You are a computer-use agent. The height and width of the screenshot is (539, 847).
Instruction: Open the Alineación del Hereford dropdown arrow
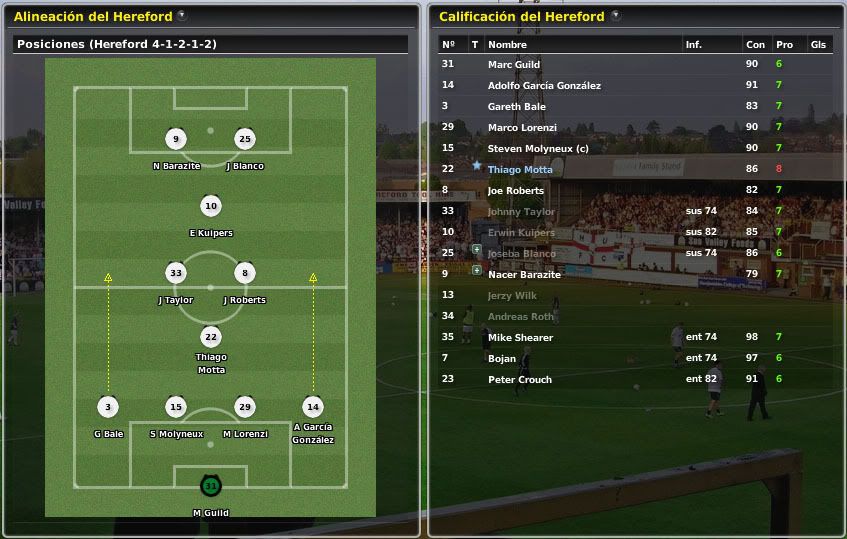point(181,16)
